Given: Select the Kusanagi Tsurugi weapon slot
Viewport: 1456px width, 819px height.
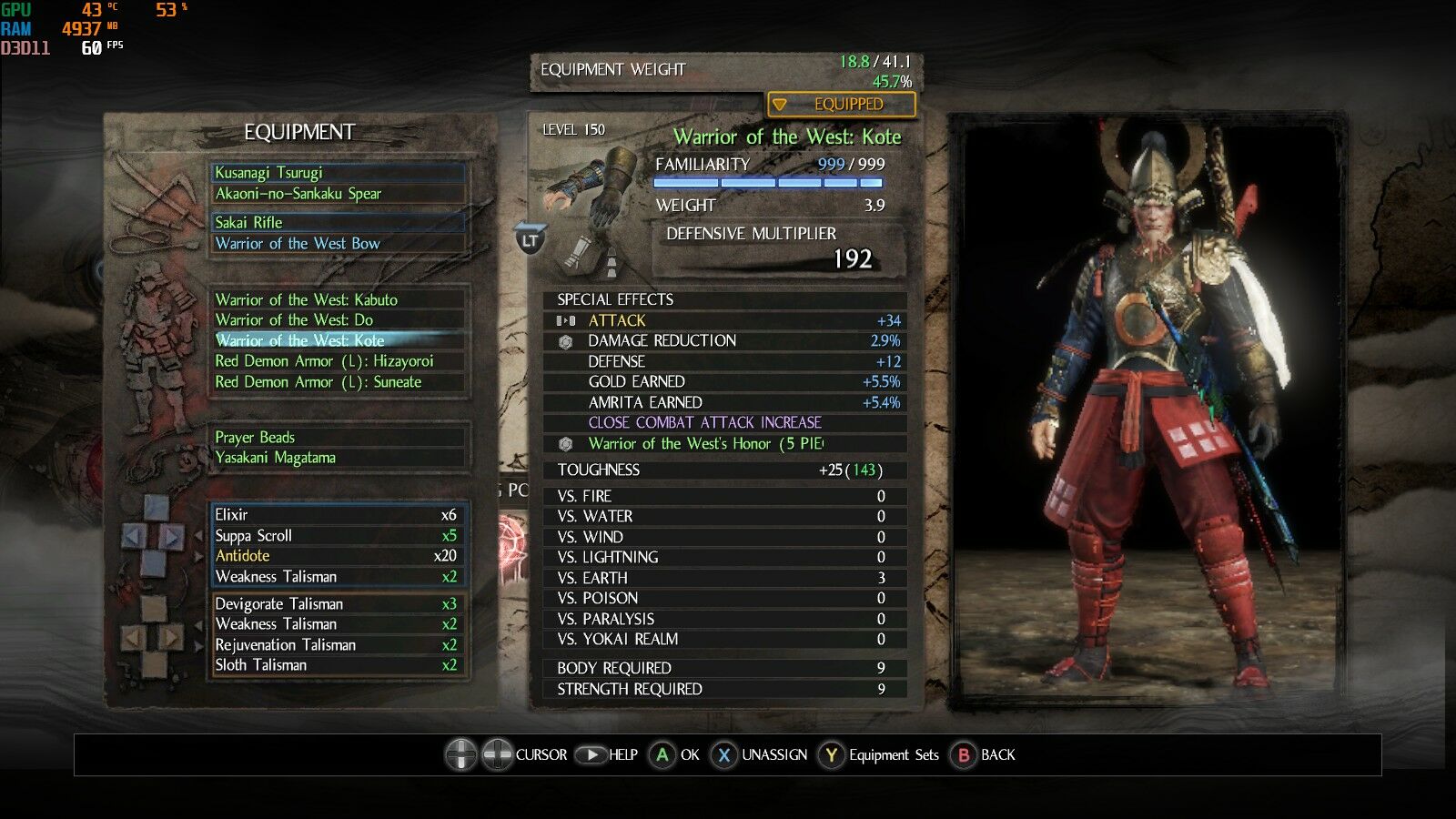Looking at the screenshot, I should (x=337, y=173).
